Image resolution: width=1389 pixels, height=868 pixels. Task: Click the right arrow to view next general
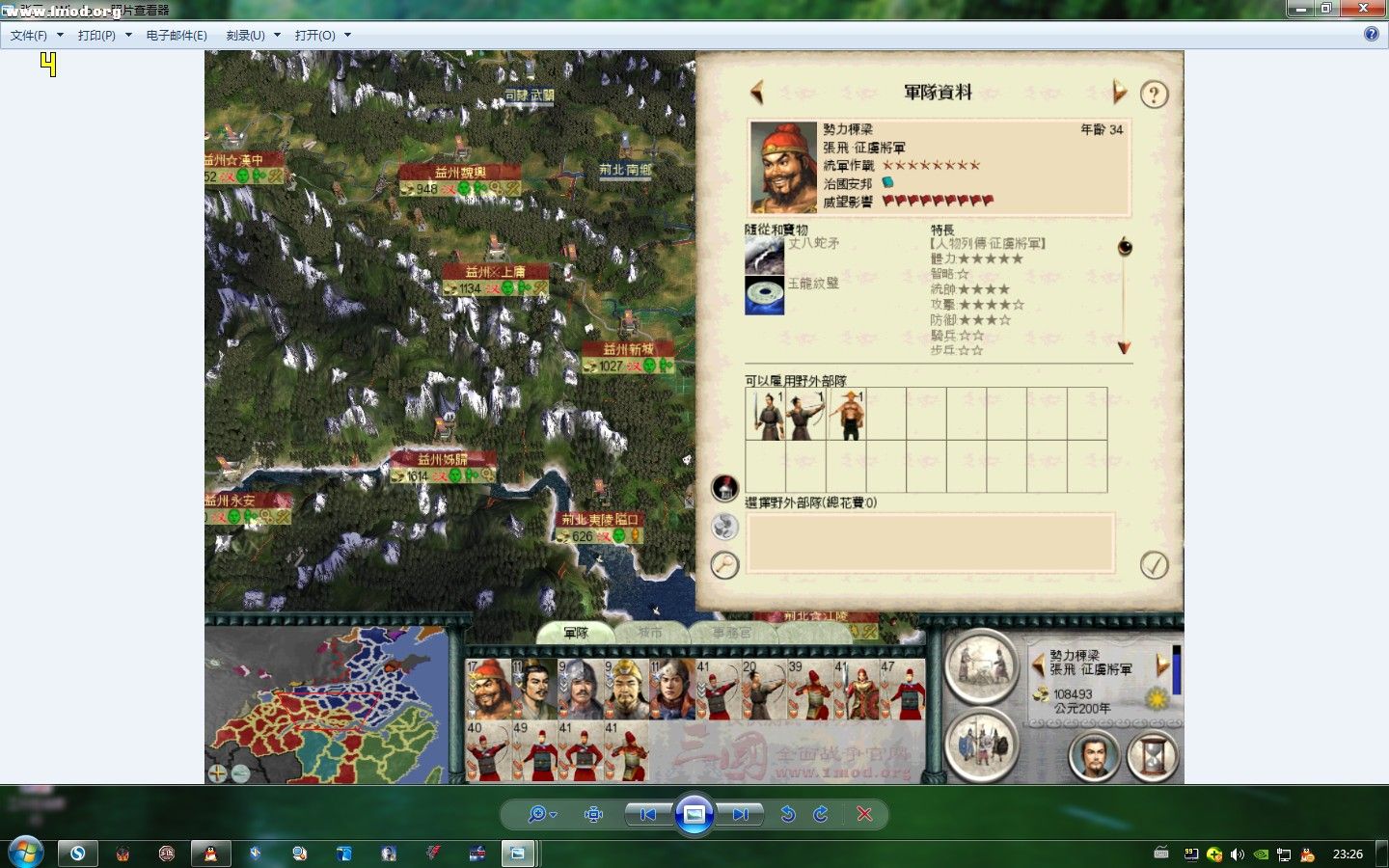pos(1120,93)
